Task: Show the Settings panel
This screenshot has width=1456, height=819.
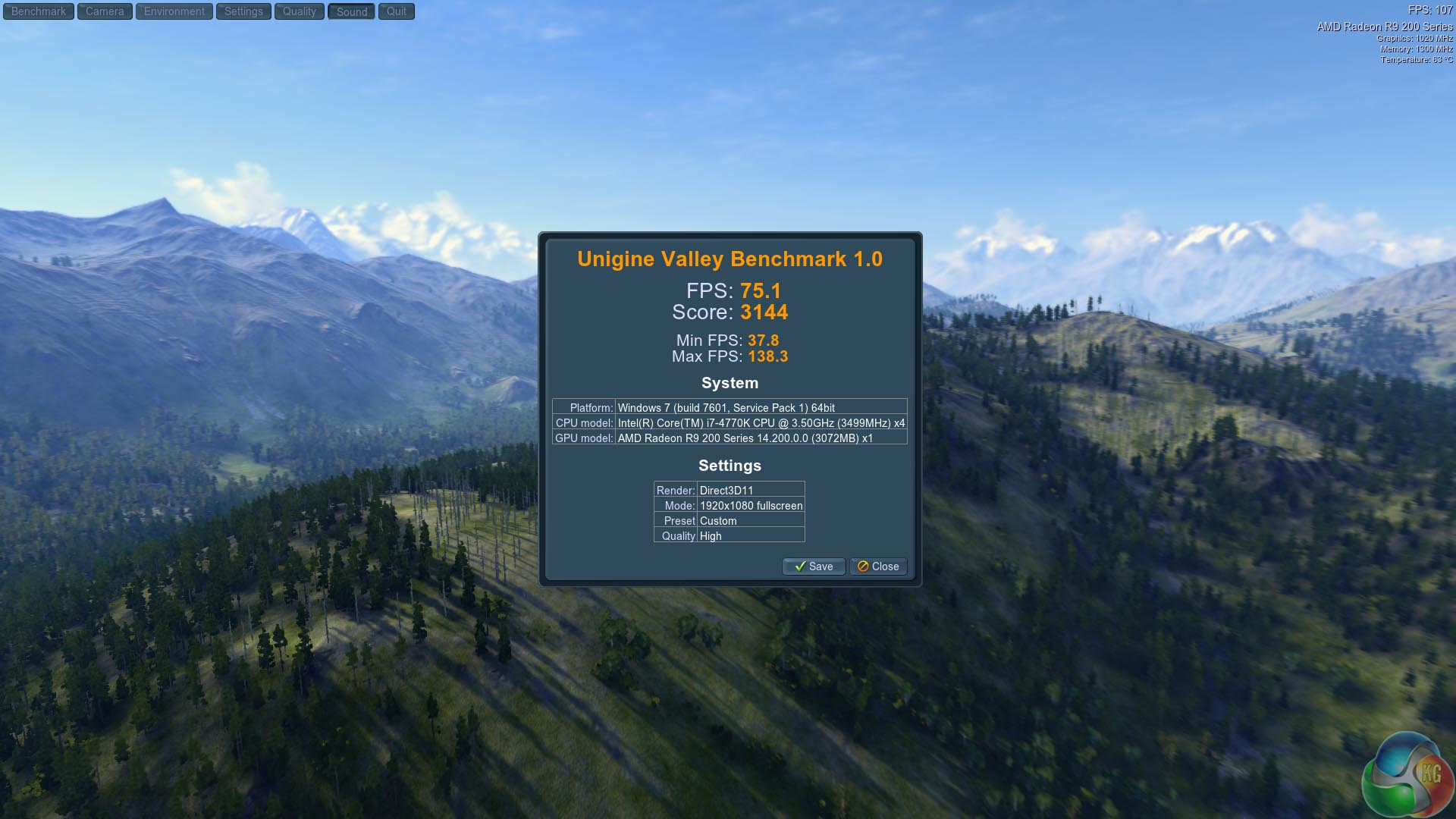Action: pos(243,11)
